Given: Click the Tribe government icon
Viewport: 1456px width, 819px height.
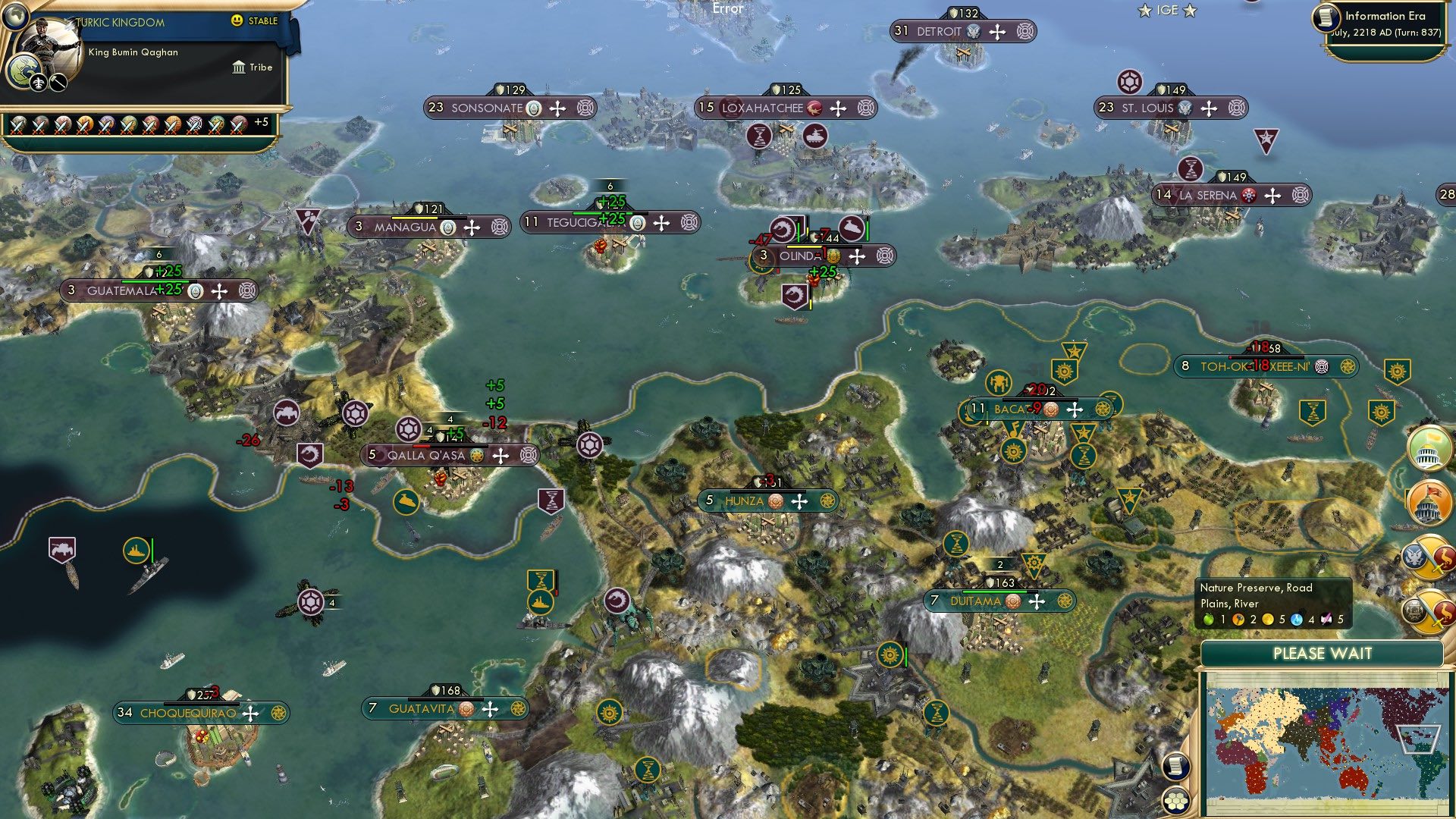Looking at the screenshot, I should [x=237, y=67].
